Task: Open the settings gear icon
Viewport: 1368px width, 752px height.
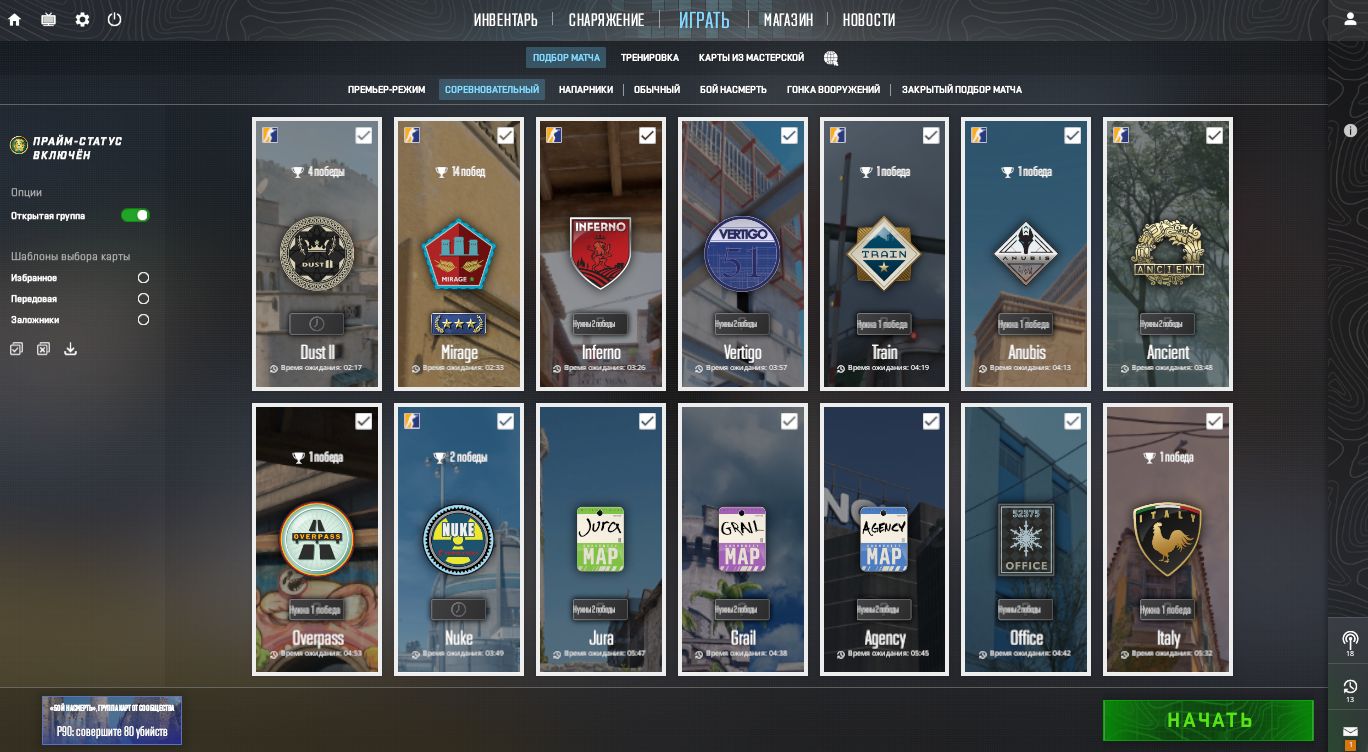Action: pos(82,20)
